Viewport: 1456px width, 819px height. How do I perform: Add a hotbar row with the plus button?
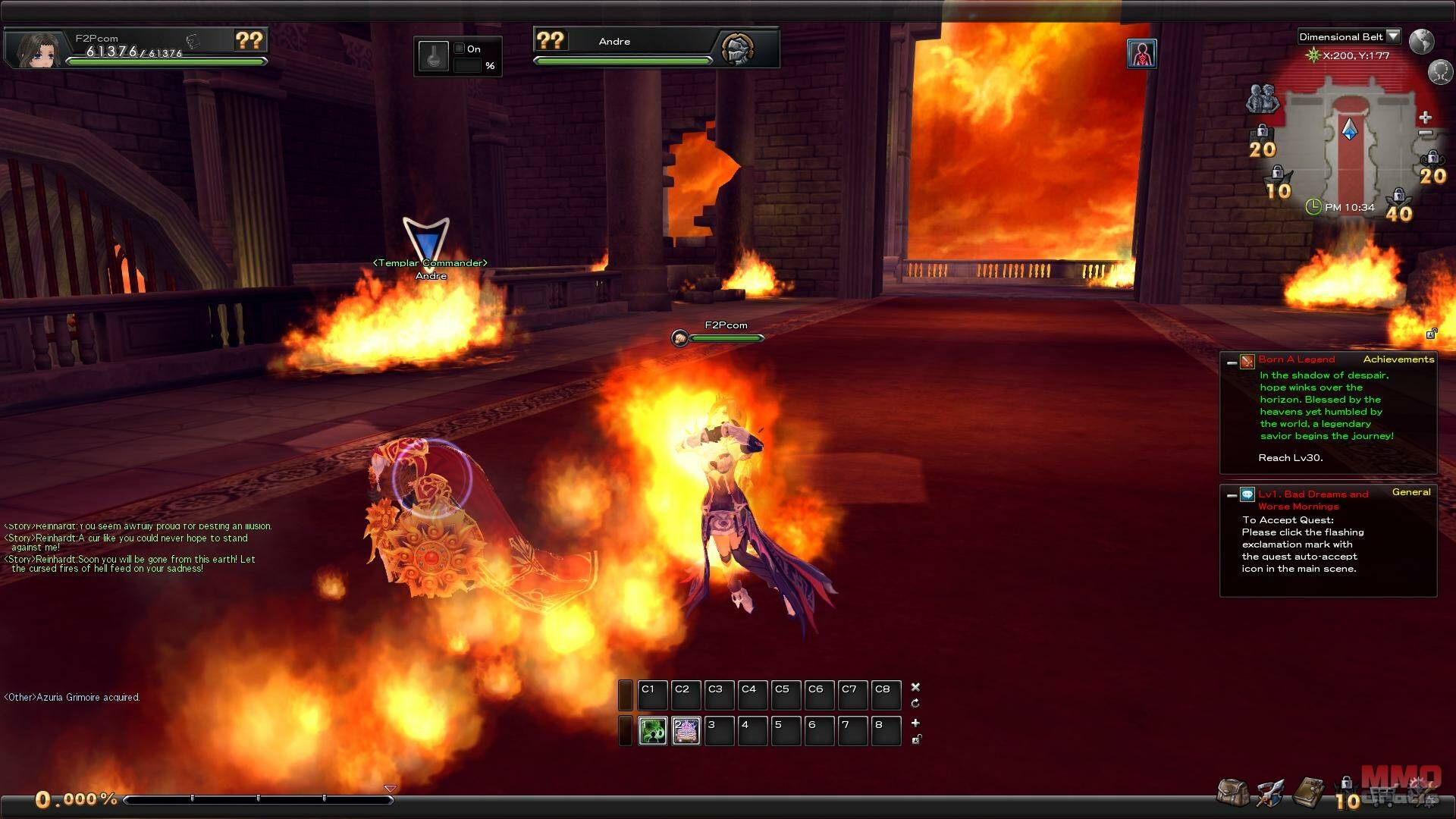pyautogui.click(x=915, y=723)
